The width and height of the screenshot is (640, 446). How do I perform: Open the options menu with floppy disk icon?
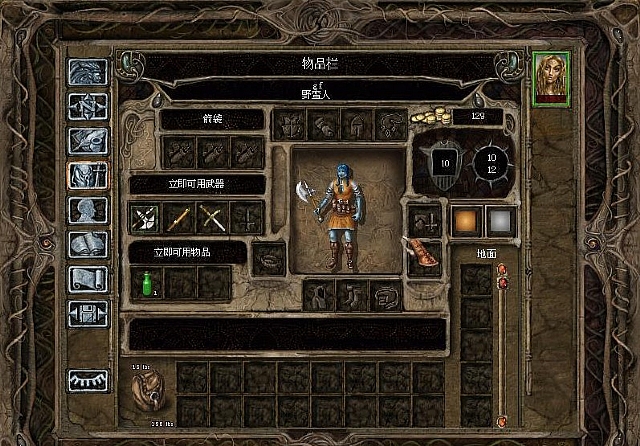click(x=87, y=314)
